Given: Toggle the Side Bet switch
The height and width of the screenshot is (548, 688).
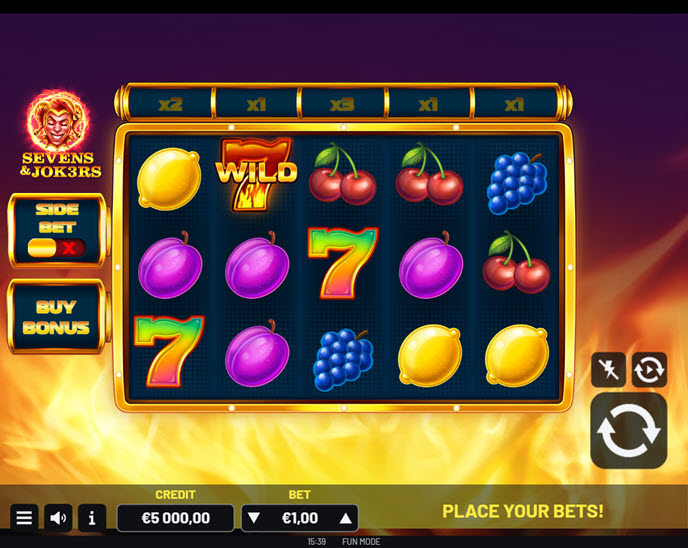Looking at the screenshot, I should click(56, 247).
